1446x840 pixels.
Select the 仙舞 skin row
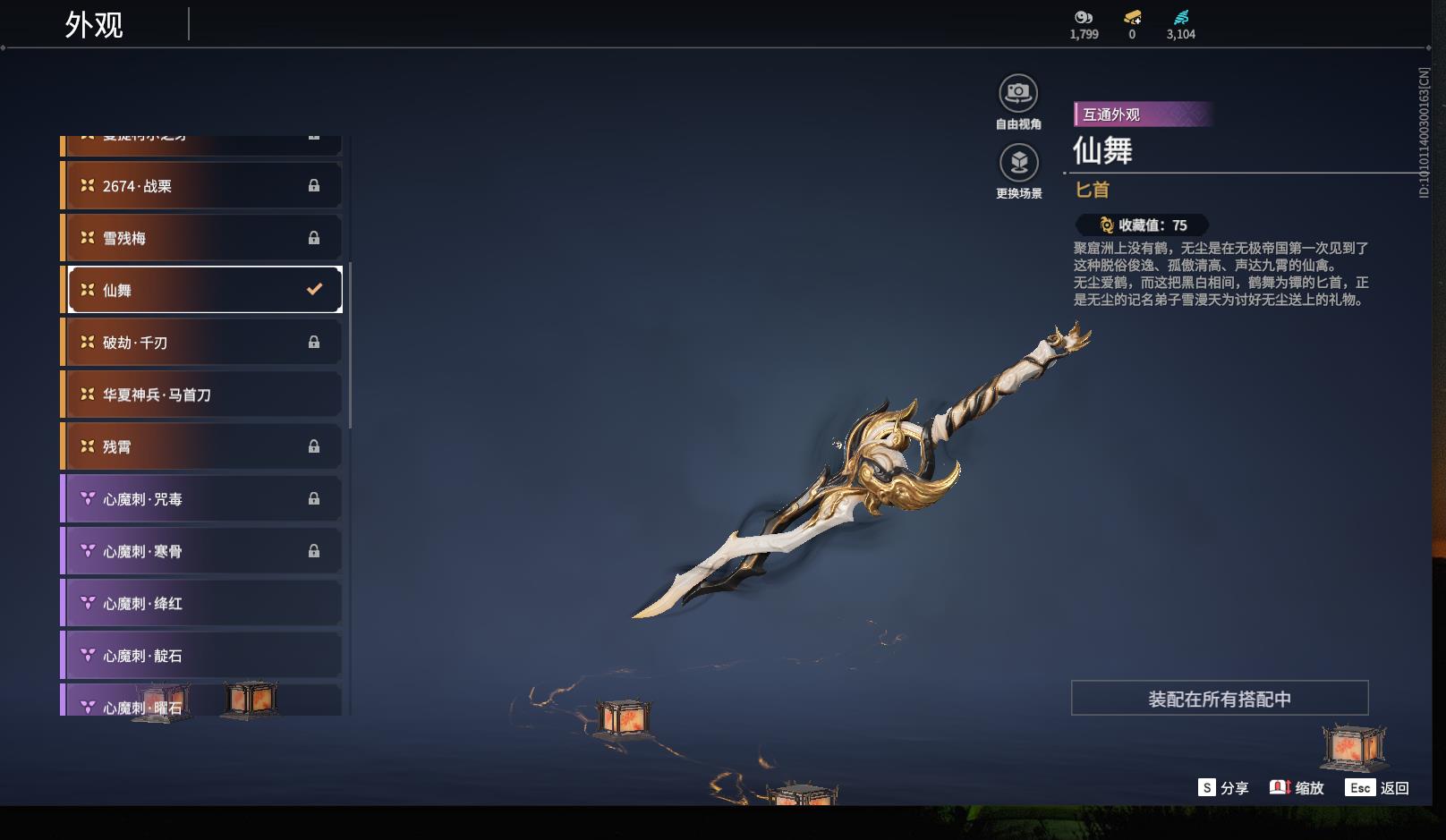(x=204, y=290)
